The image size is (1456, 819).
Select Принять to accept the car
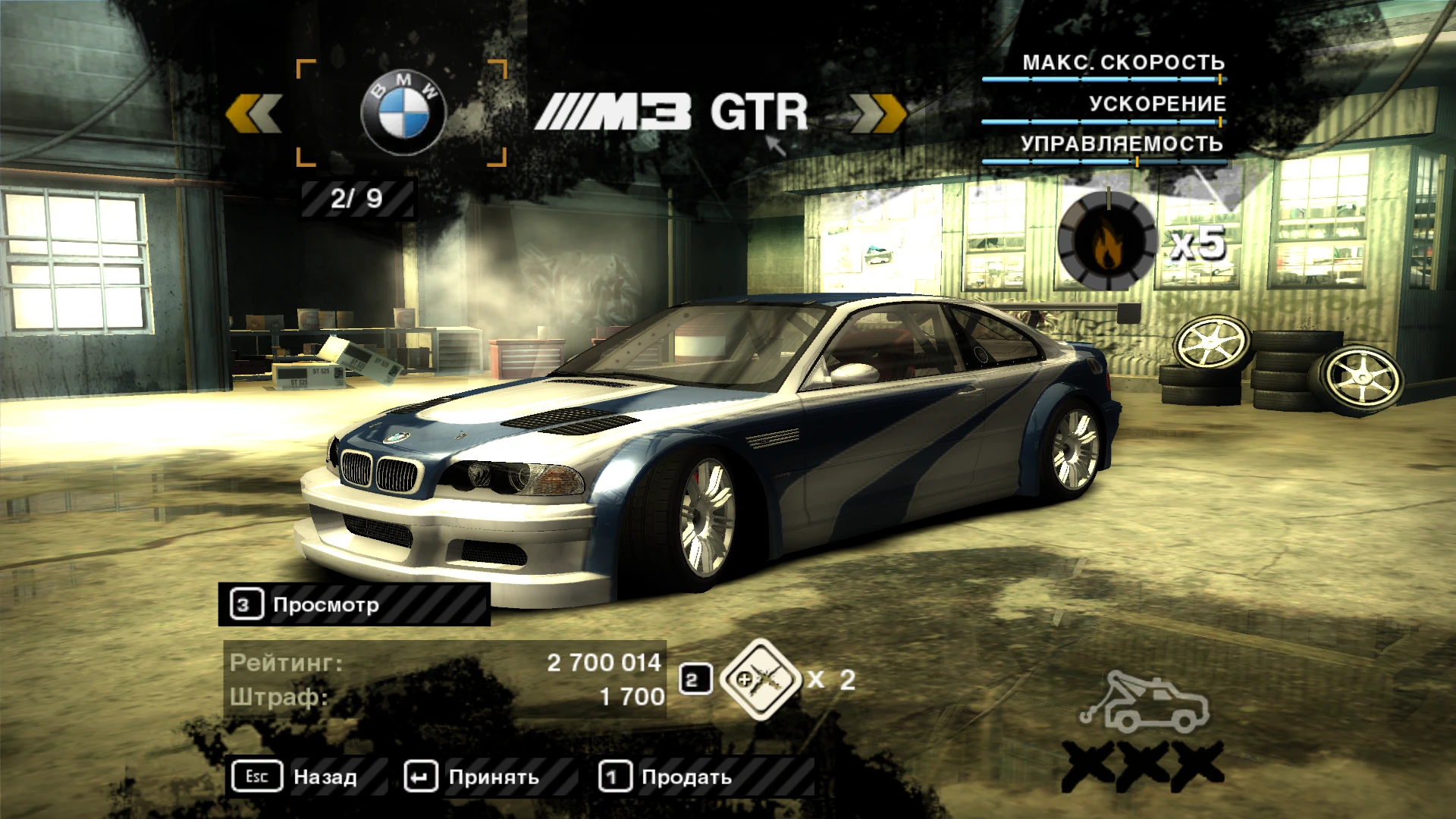click(494, 777)
